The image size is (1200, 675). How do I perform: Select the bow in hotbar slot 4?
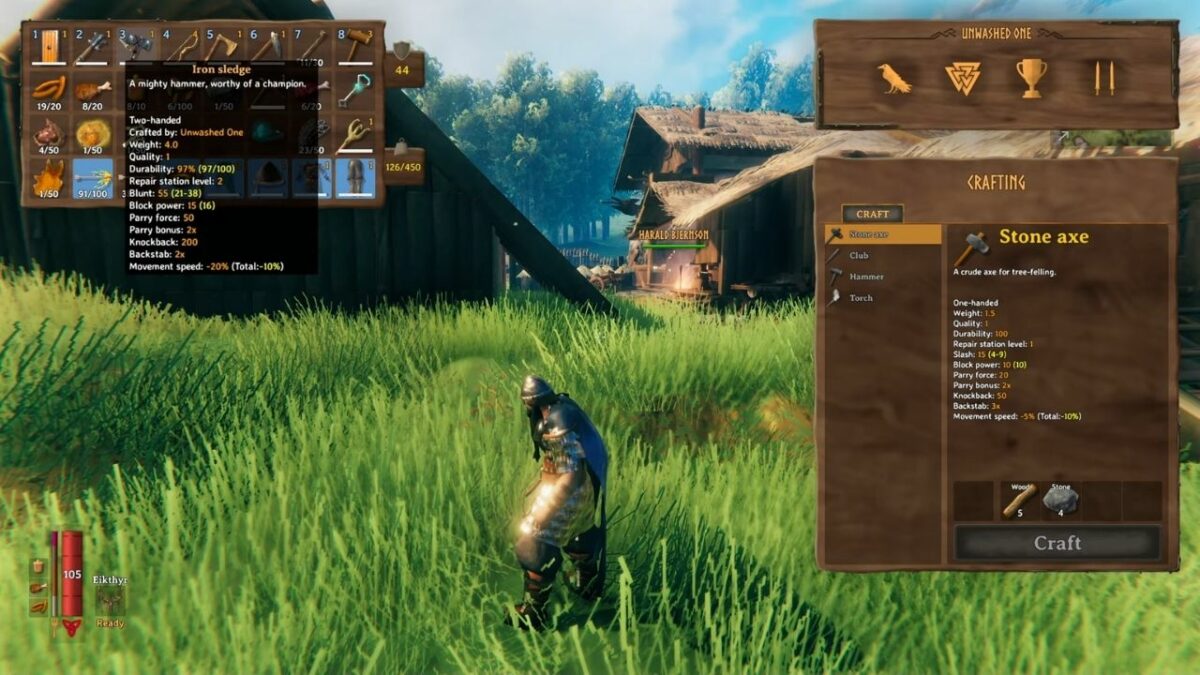tap(182, 46)
